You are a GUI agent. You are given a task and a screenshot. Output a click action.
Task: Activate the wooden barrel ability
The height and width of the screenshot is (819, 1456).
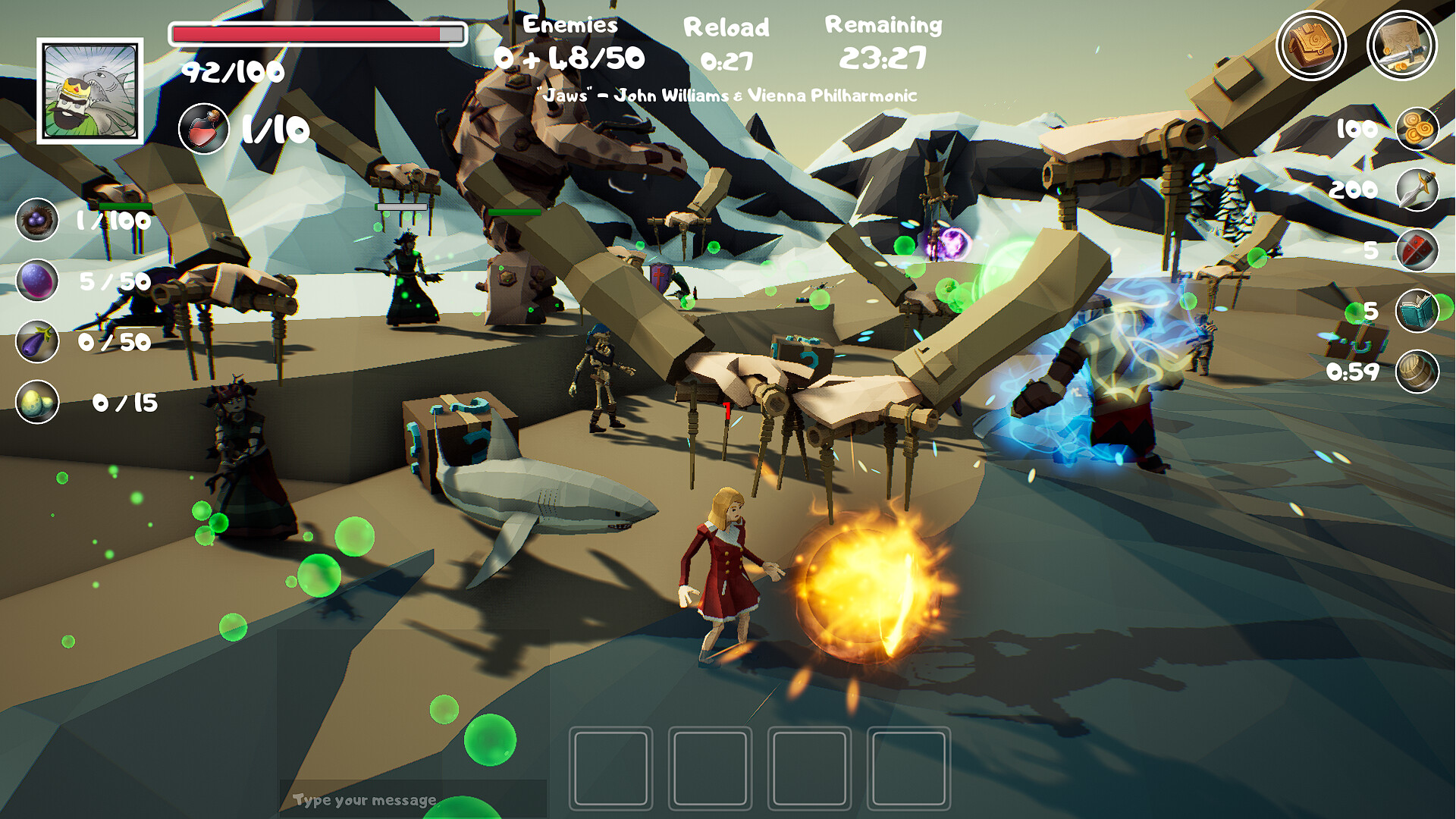pyautogui.click(x=1417, y=372)
